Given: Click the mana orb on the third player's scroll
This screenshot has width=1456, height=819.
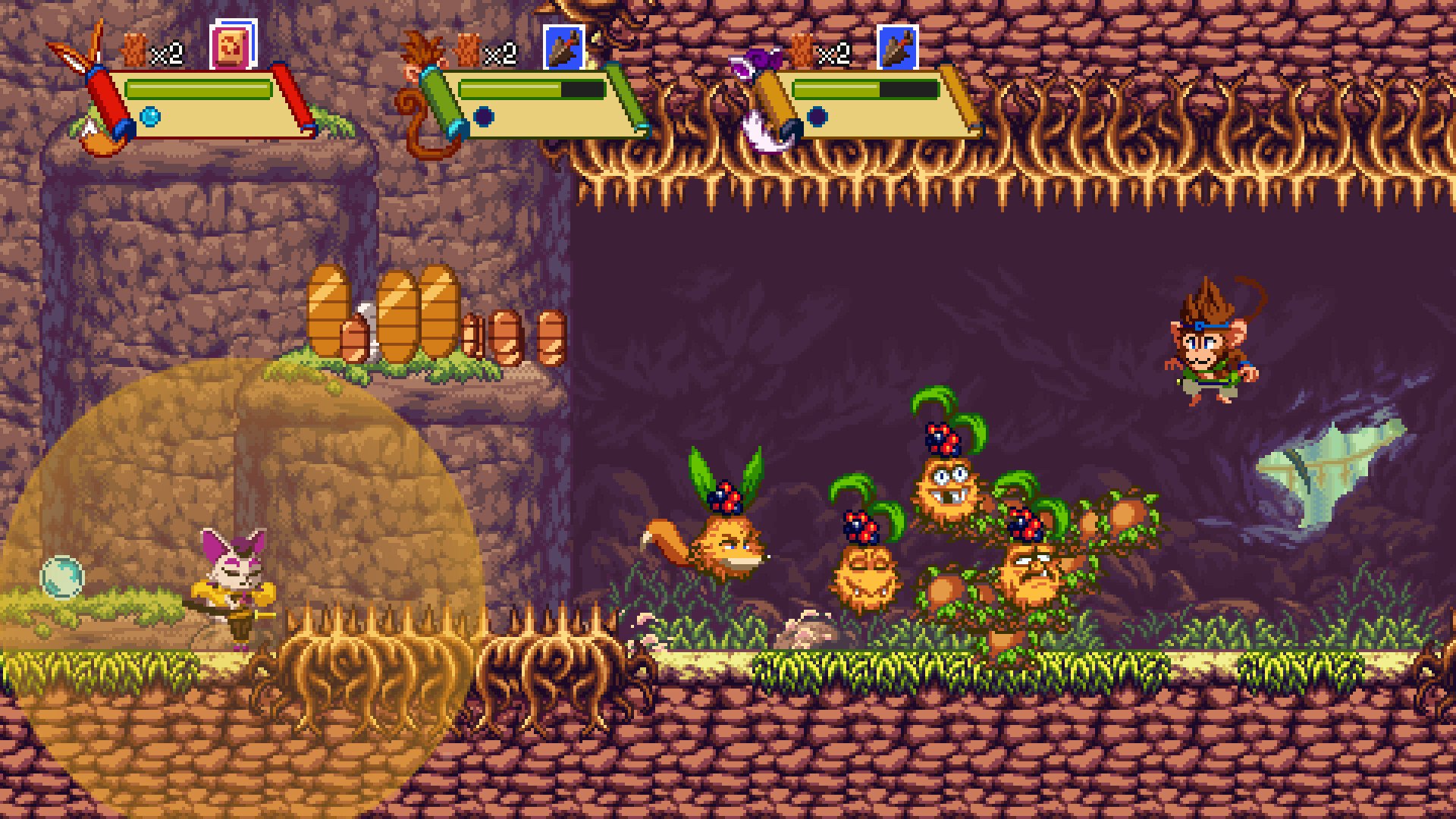Looking at the screenshot, I should pos(817,118).
